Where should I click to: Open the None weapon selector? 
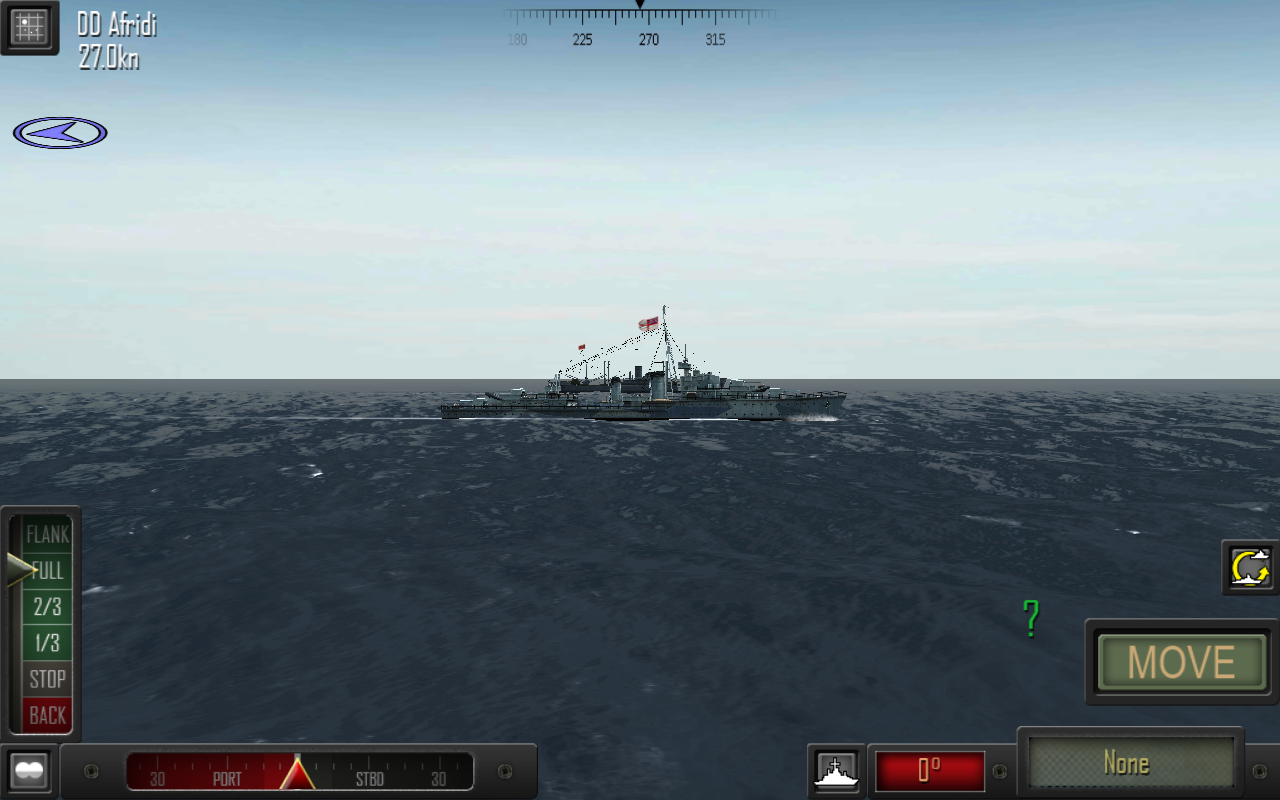pyautogui.click(x=1129, y=763)
